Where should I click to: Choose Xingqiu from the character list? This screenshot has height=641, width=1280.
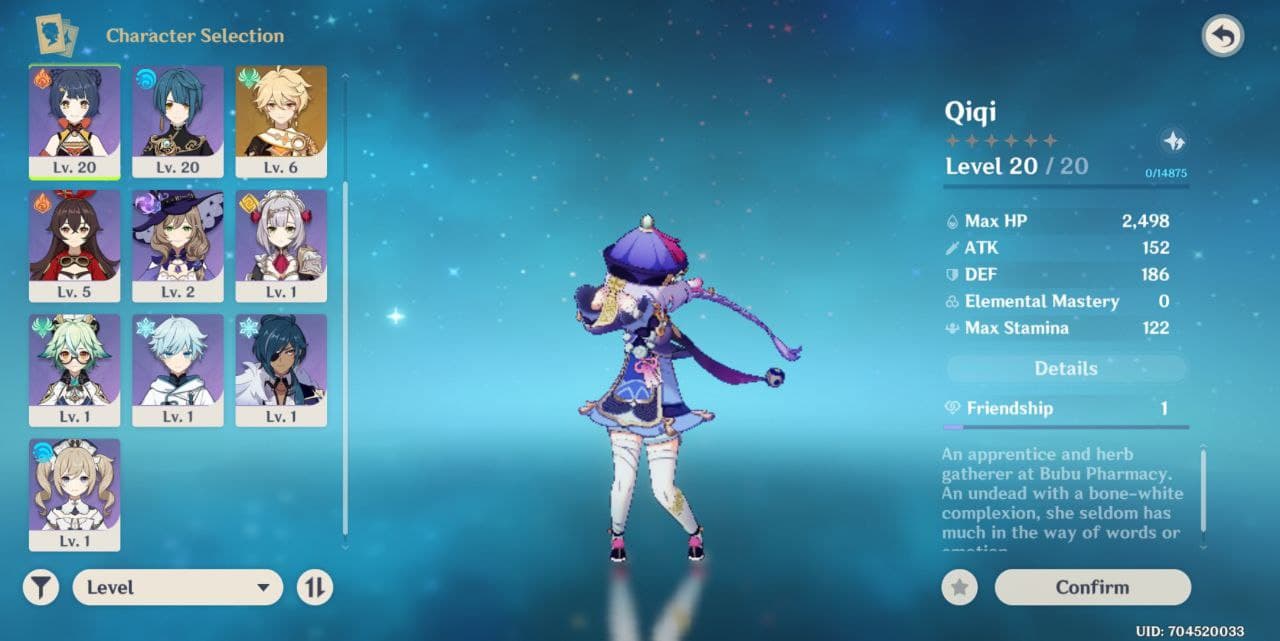[178, 121]
